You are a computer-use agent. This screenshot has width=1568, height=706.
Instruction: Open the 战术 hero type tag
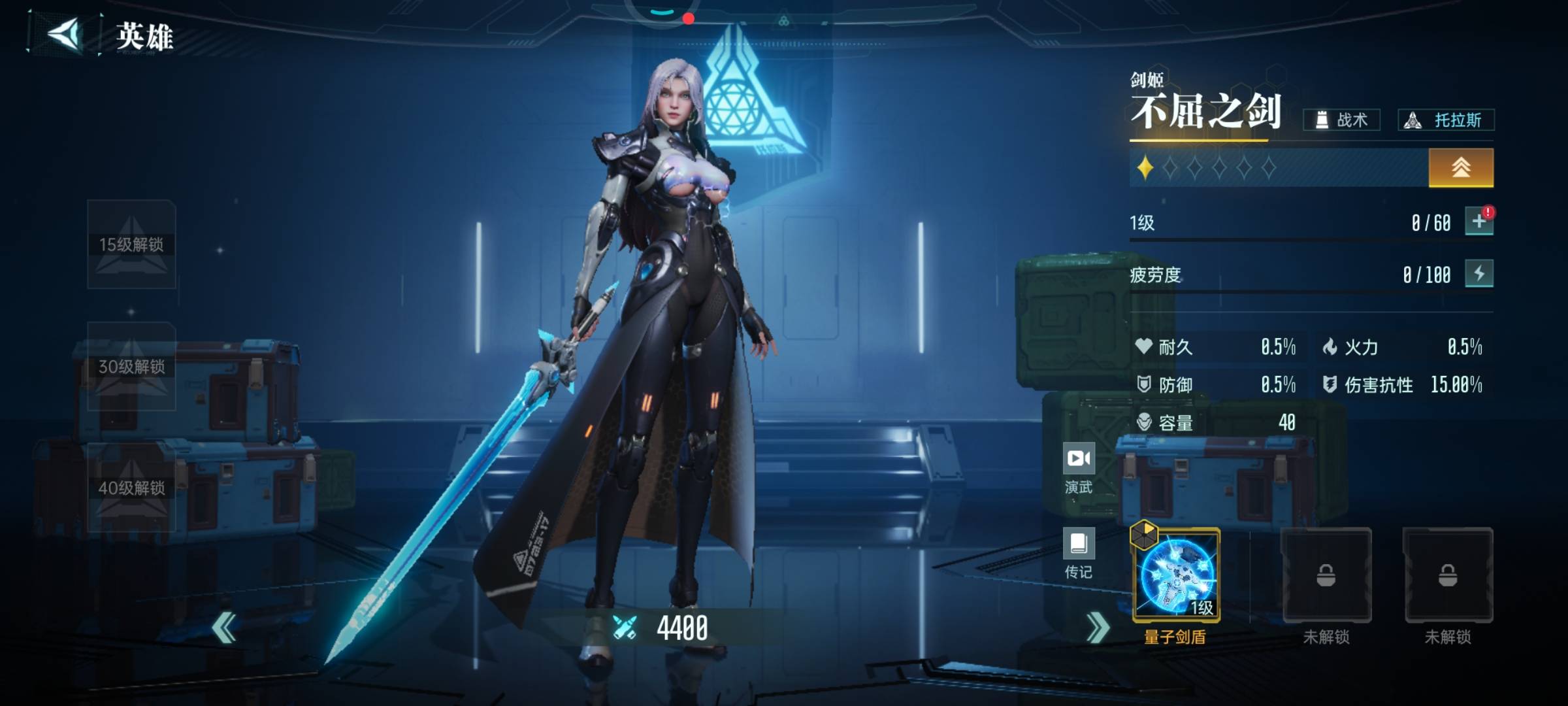(1341, 120)
